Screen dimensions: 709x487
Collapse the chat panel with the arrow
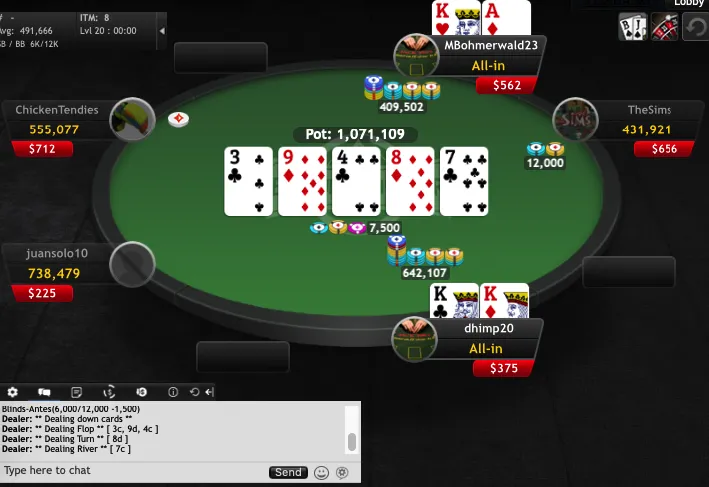(208, 392)
